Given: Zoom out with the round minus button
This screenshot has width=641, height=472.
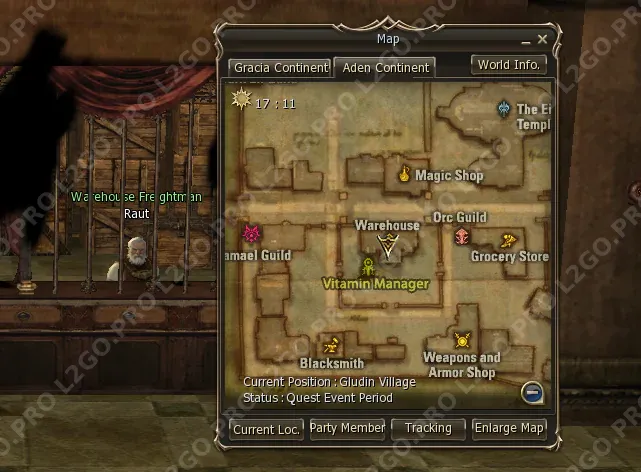Looking at the screenshot, I should pyautogui.click(x=533, y=392).
